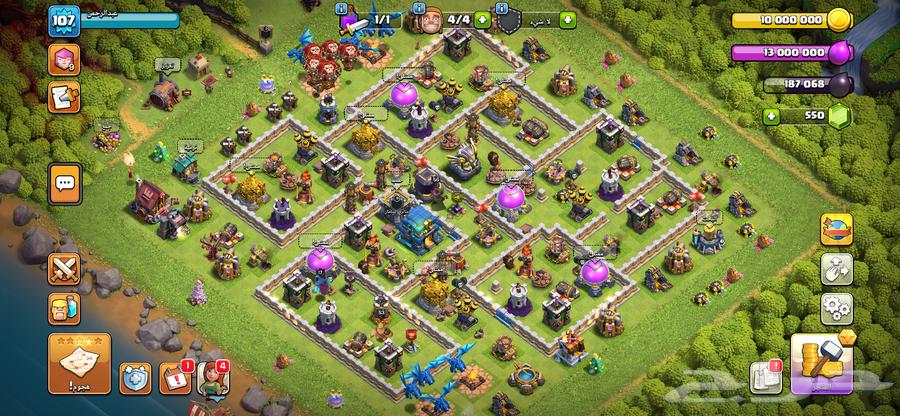Screen dimensions: 900x416
Task: Add builders with the green plus button
Action: coord(483,19)
